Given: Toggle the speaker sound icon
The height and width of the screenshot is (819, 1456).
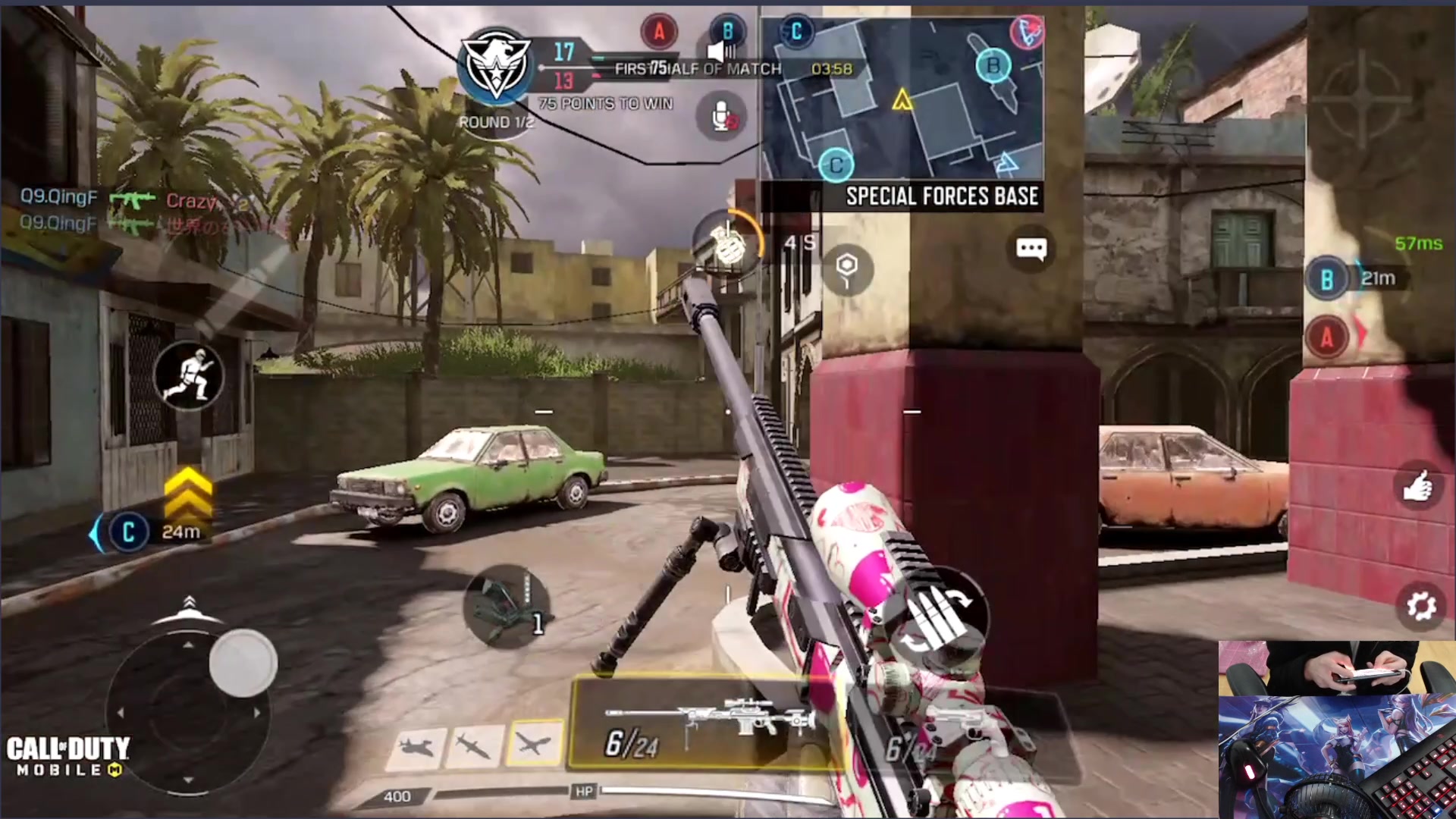Looking at the screenshot, I should (x=721, y=52).
